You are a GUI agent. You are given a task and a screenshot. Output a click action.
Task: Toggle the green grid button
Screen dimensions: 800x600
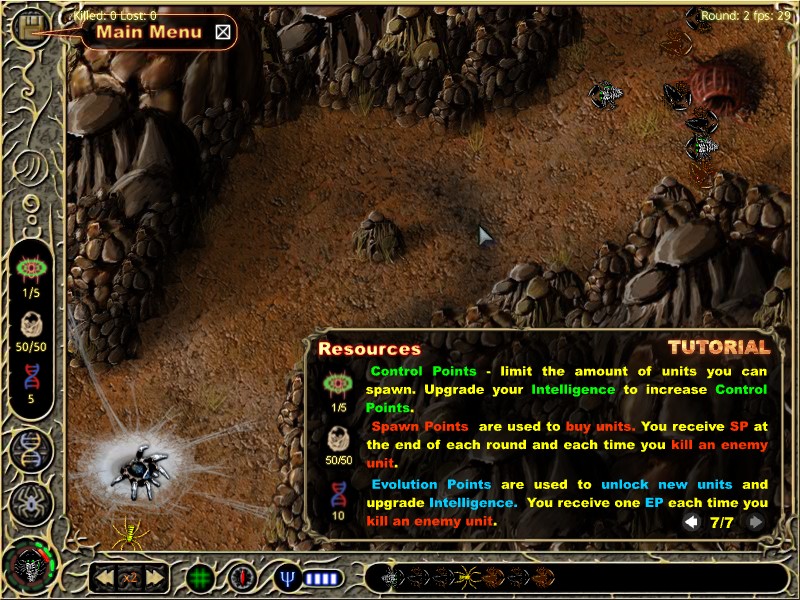tap(201, 577)
